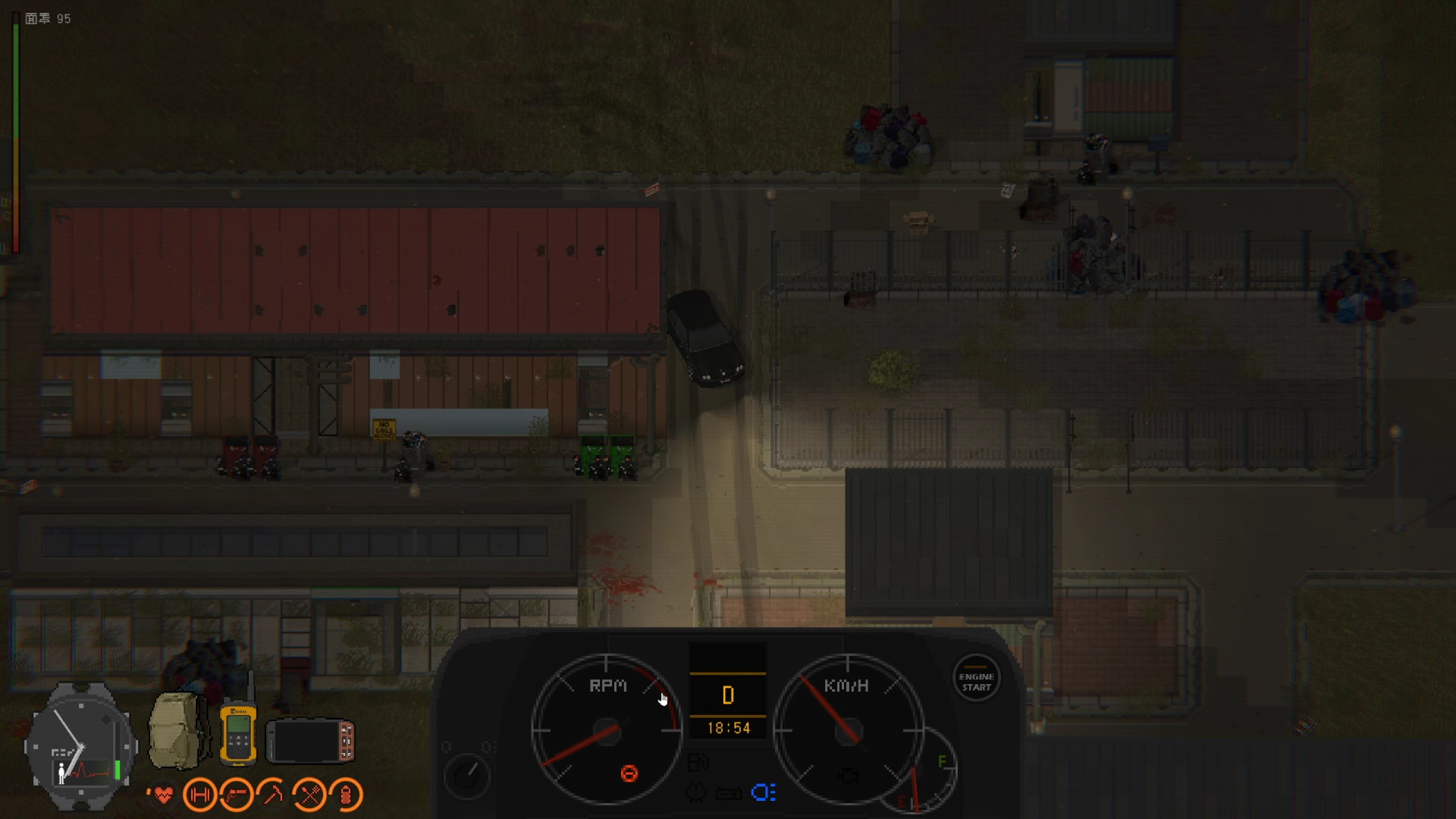Toggle the blue headlights indicator
The image size is (1456, 819).
click(x=763, y=792)
